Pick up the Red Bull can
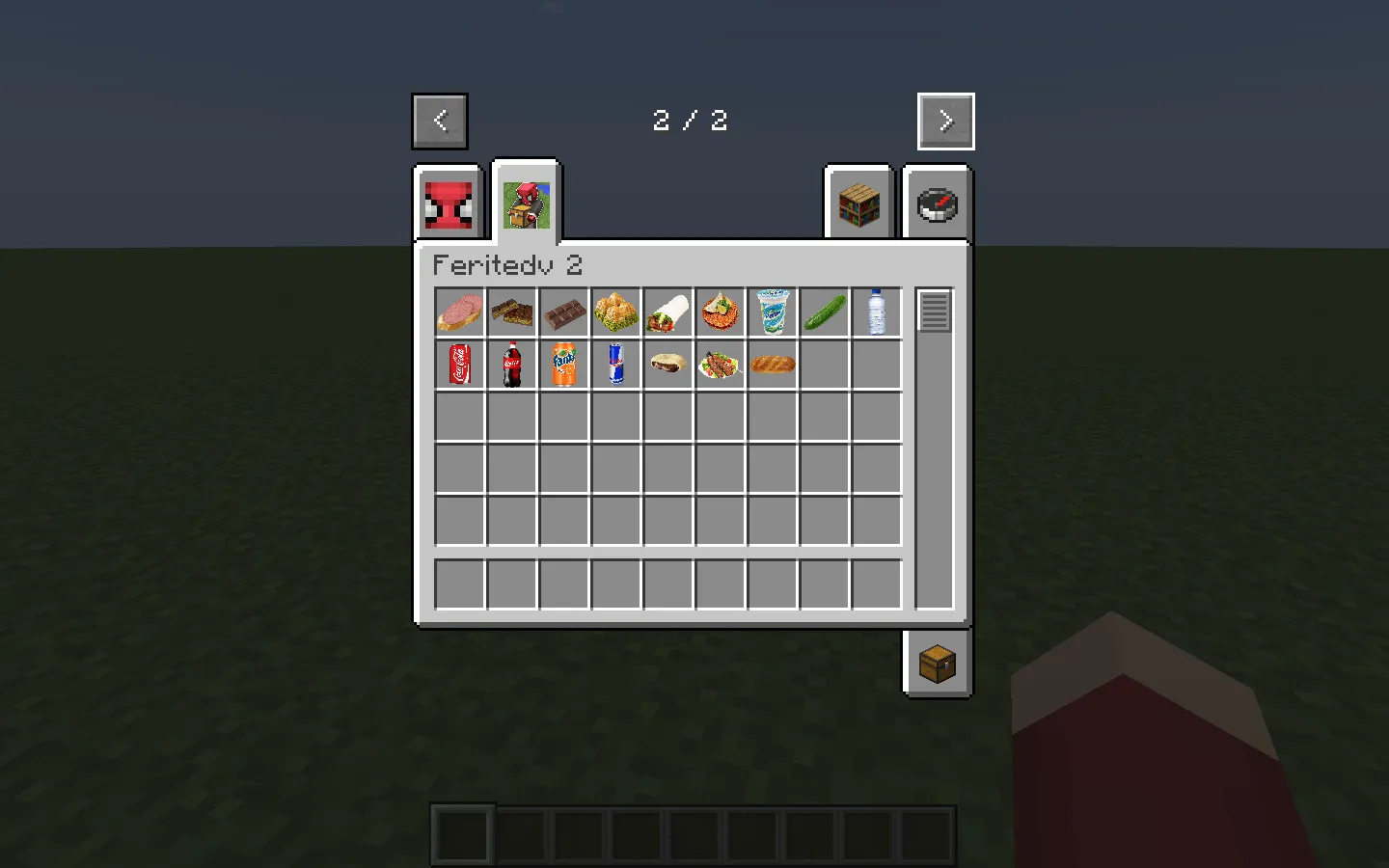Viewport: 1389px width, 868px height. pyautogui.click(x=615, y=365)
